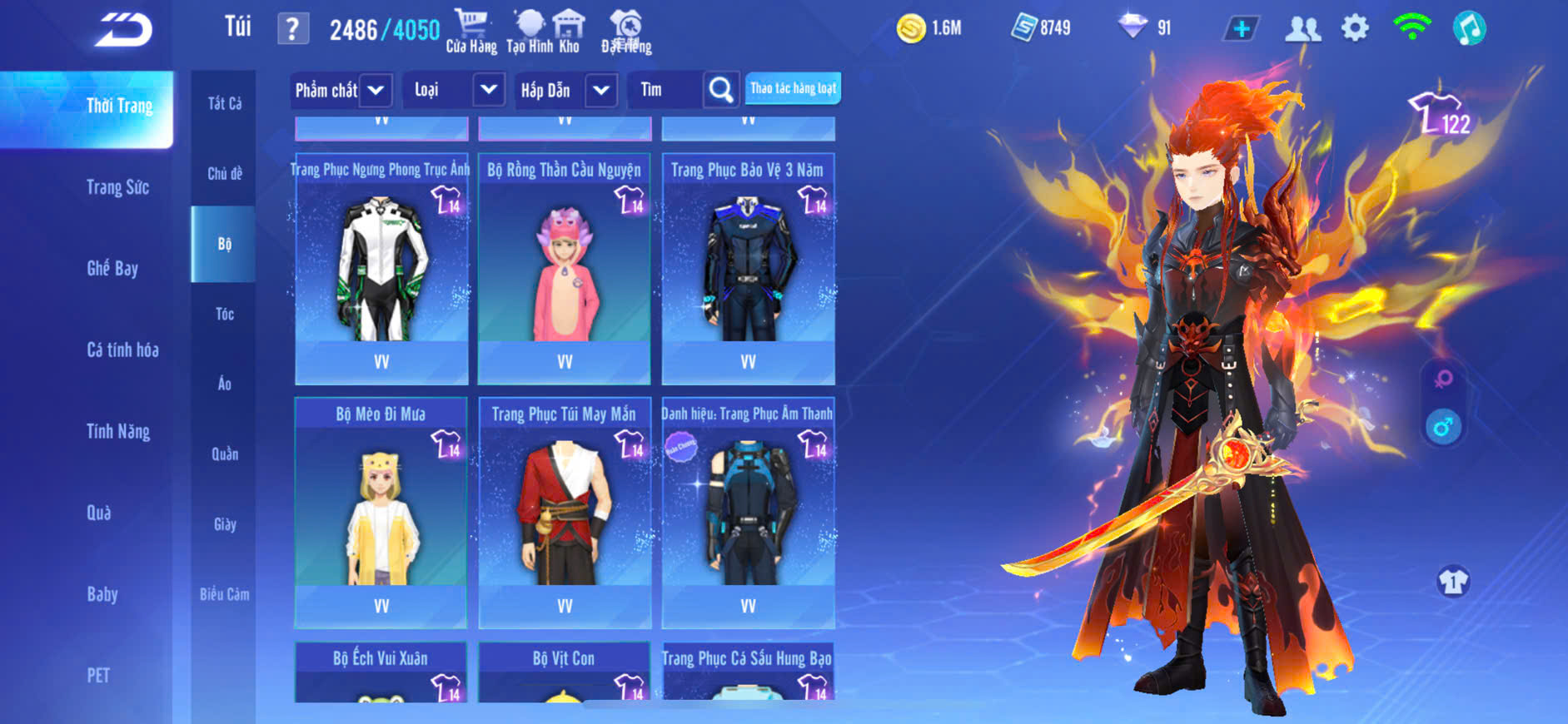Screen dimensions: 1568x724
Task: Switch to the Trang Sức tab
Action: 117,187
